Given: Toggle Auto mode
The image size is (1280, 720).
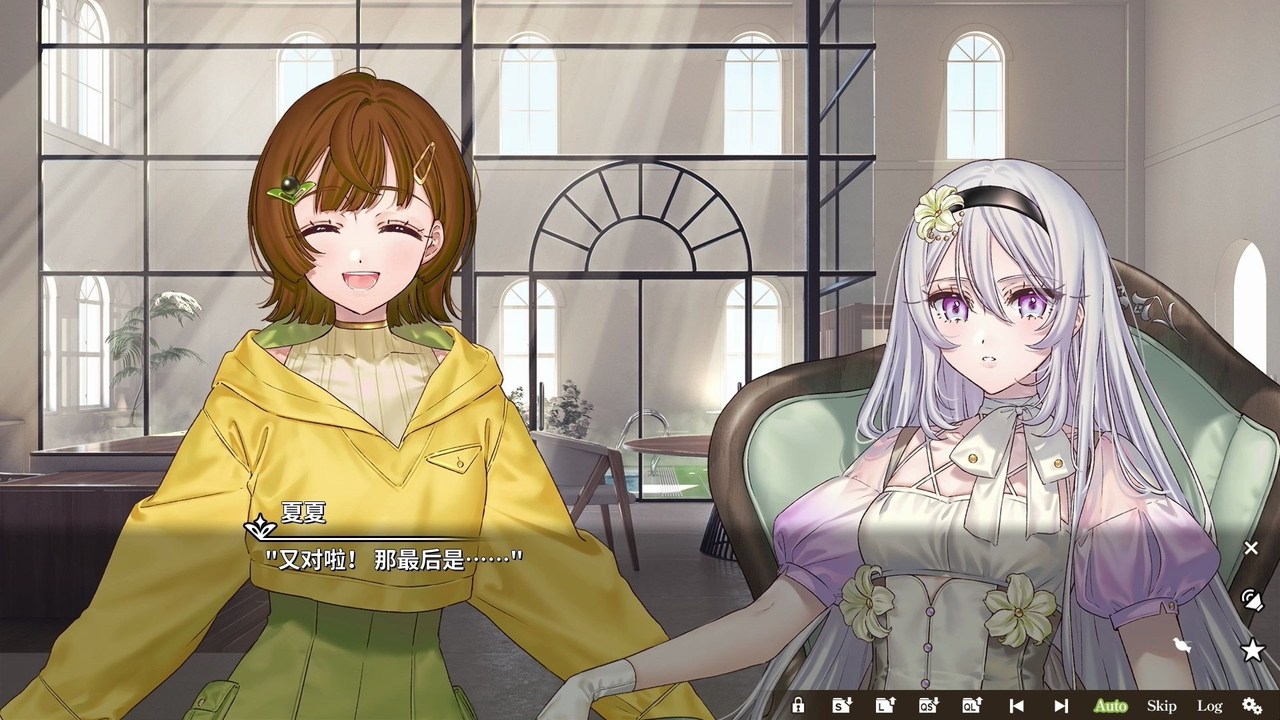Looking at the screenshot, I should 1110,706.
